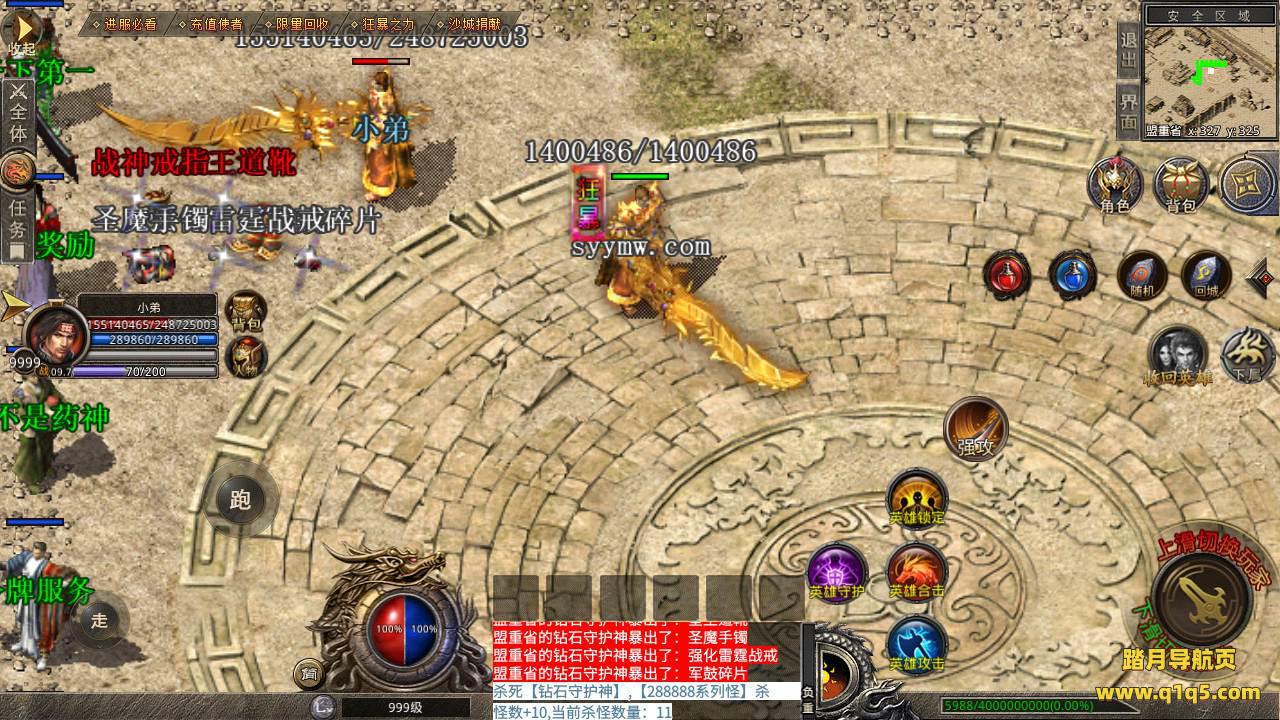1280x720 pixels.
Task: Use the blue mana potion
Action: [x=1072, y=275]
